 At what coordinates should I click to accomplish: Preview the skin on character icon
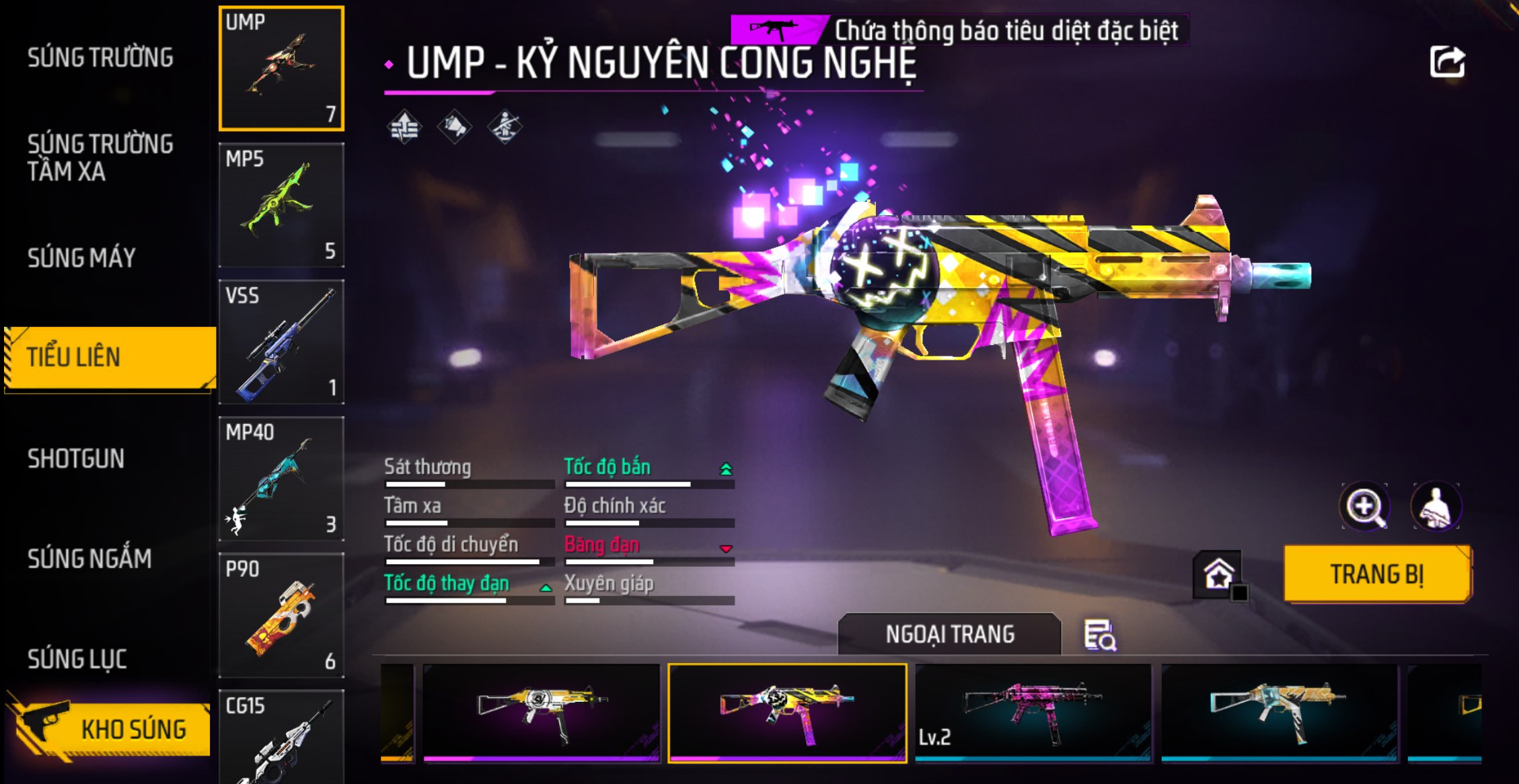(x=1436, y=506)
